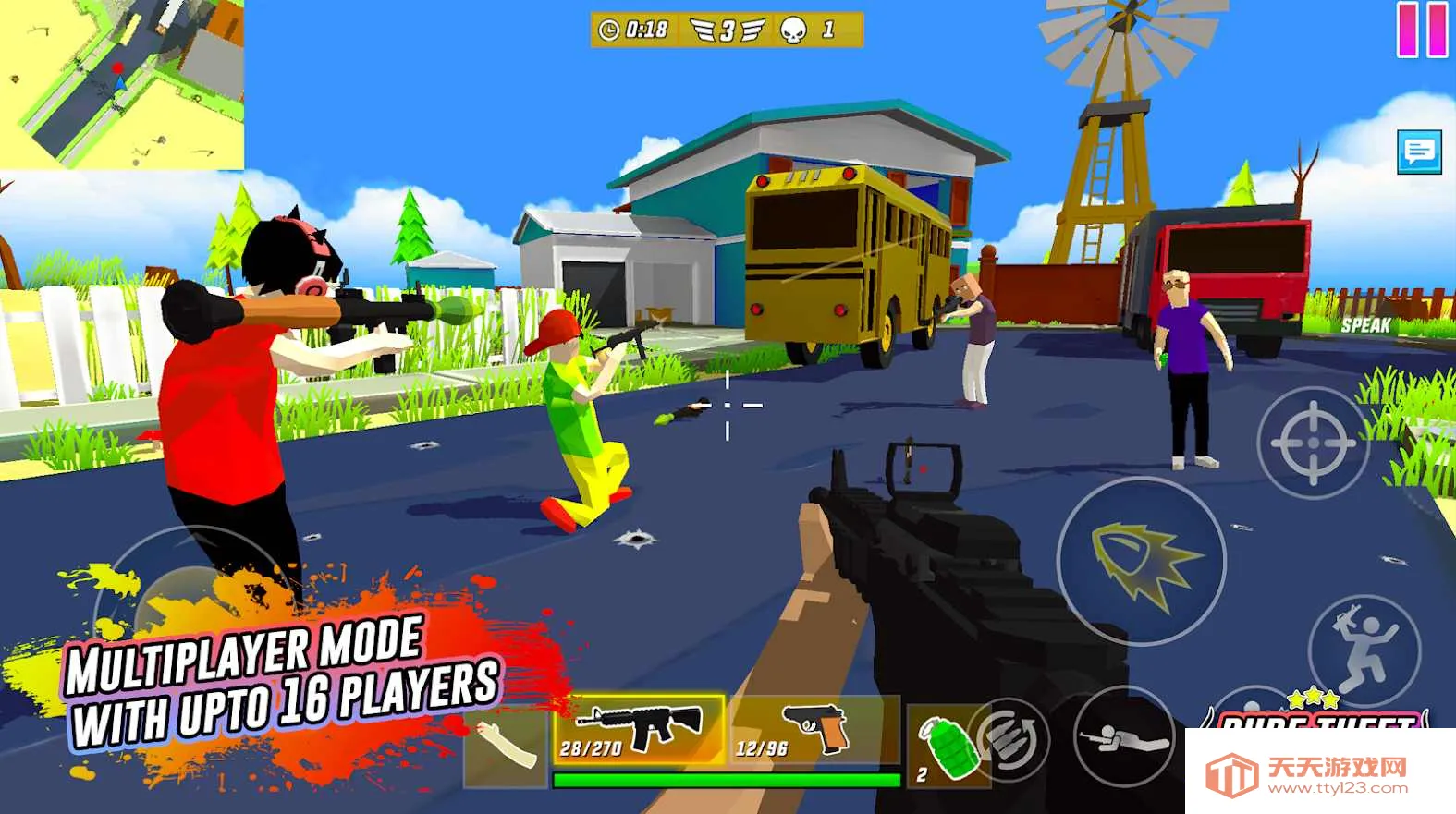Go prone with the lying soldier button
Image resolution: width=1456 pixels, height=814 pixels.
tap(1124, 736)
